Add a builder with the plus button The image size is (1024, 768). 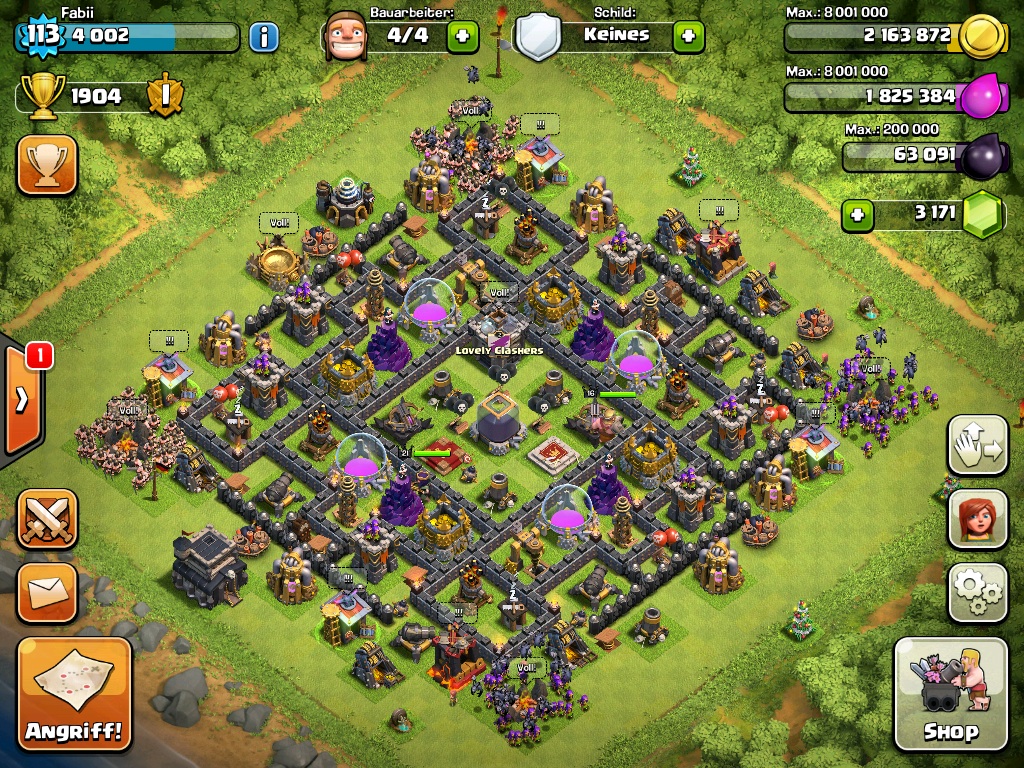tap(462, 38)
